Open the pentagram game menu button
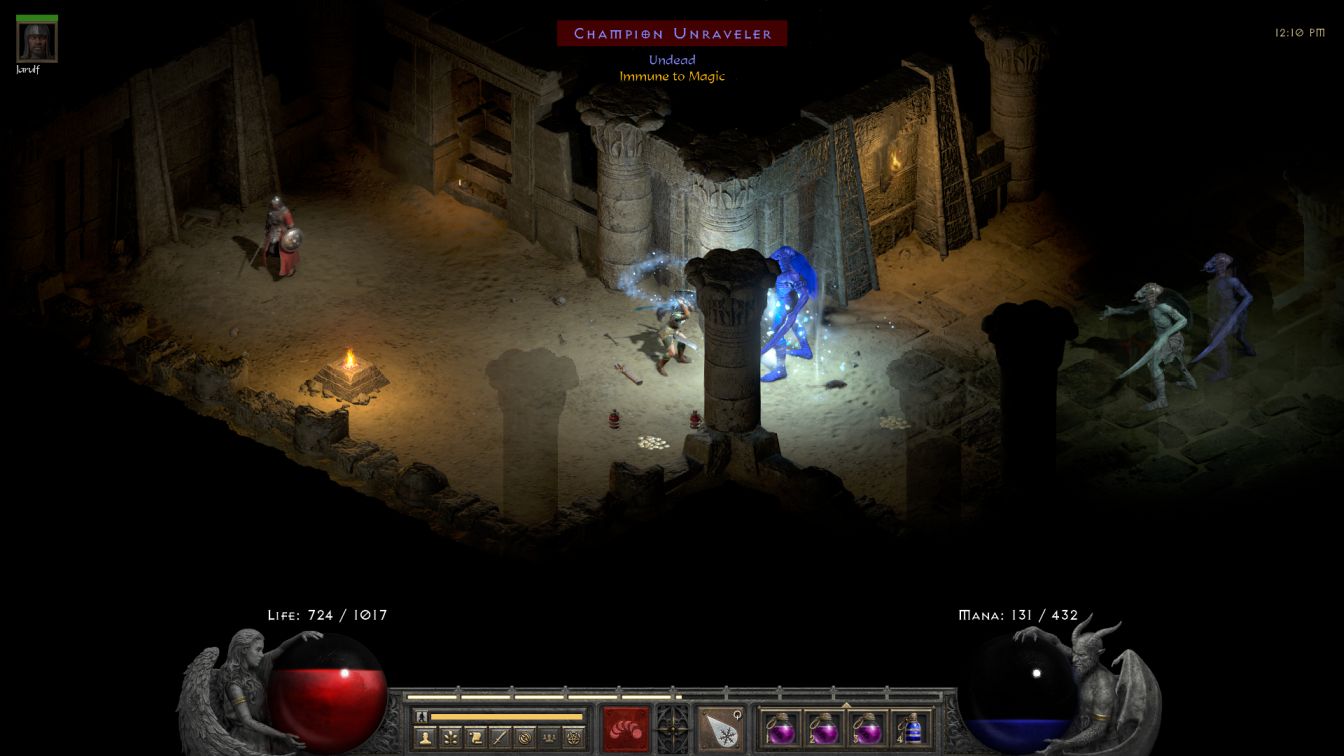This screenshot has width=1344, height=756. coord(574,738)
